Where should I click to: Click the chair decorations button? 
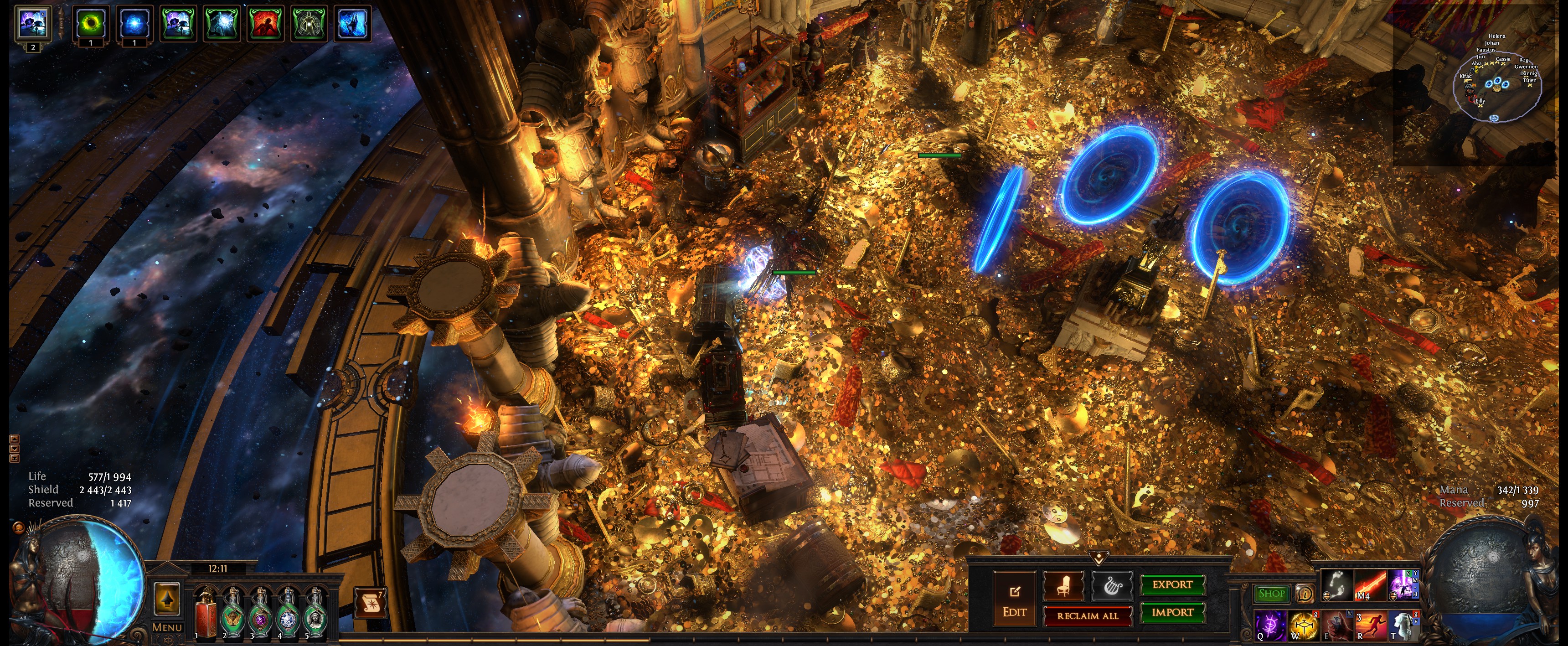pyautogui.click(x=1063, y=586)
